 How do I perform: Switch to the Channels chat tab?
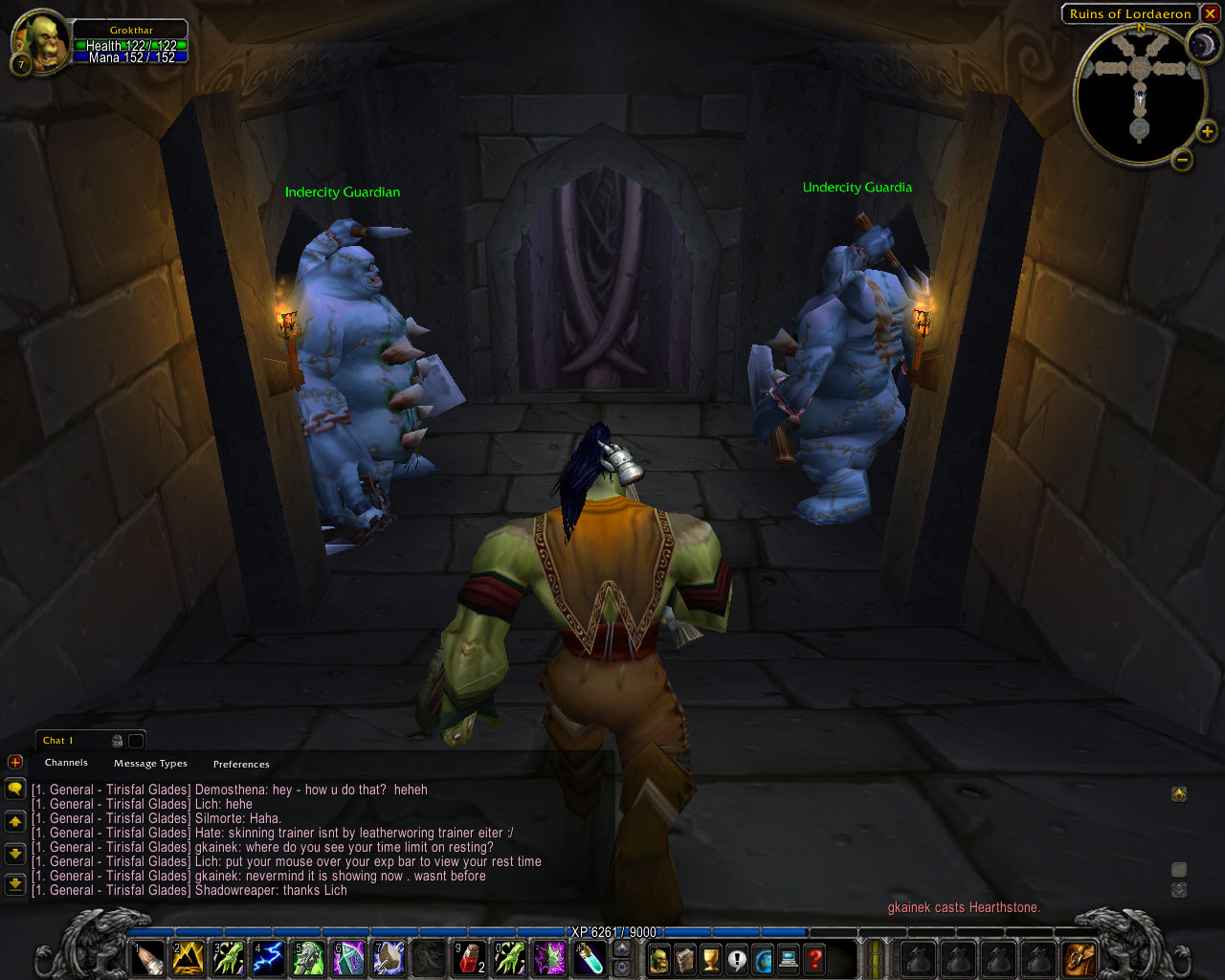(x=66, y=763)
